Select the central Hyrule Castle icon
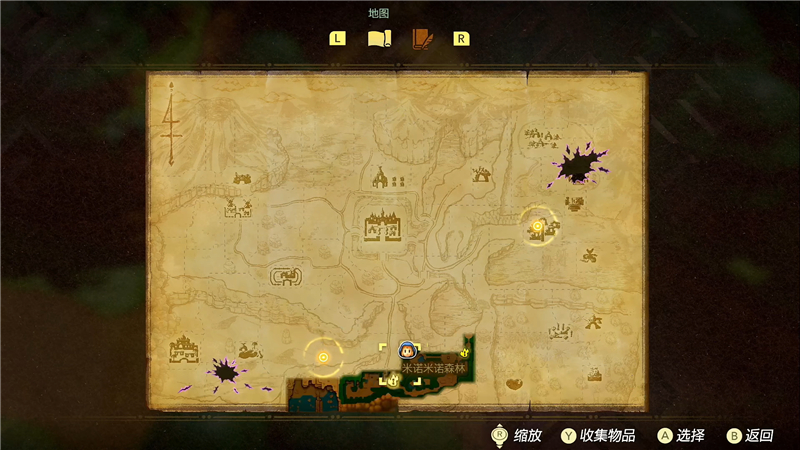 (383, 224)
